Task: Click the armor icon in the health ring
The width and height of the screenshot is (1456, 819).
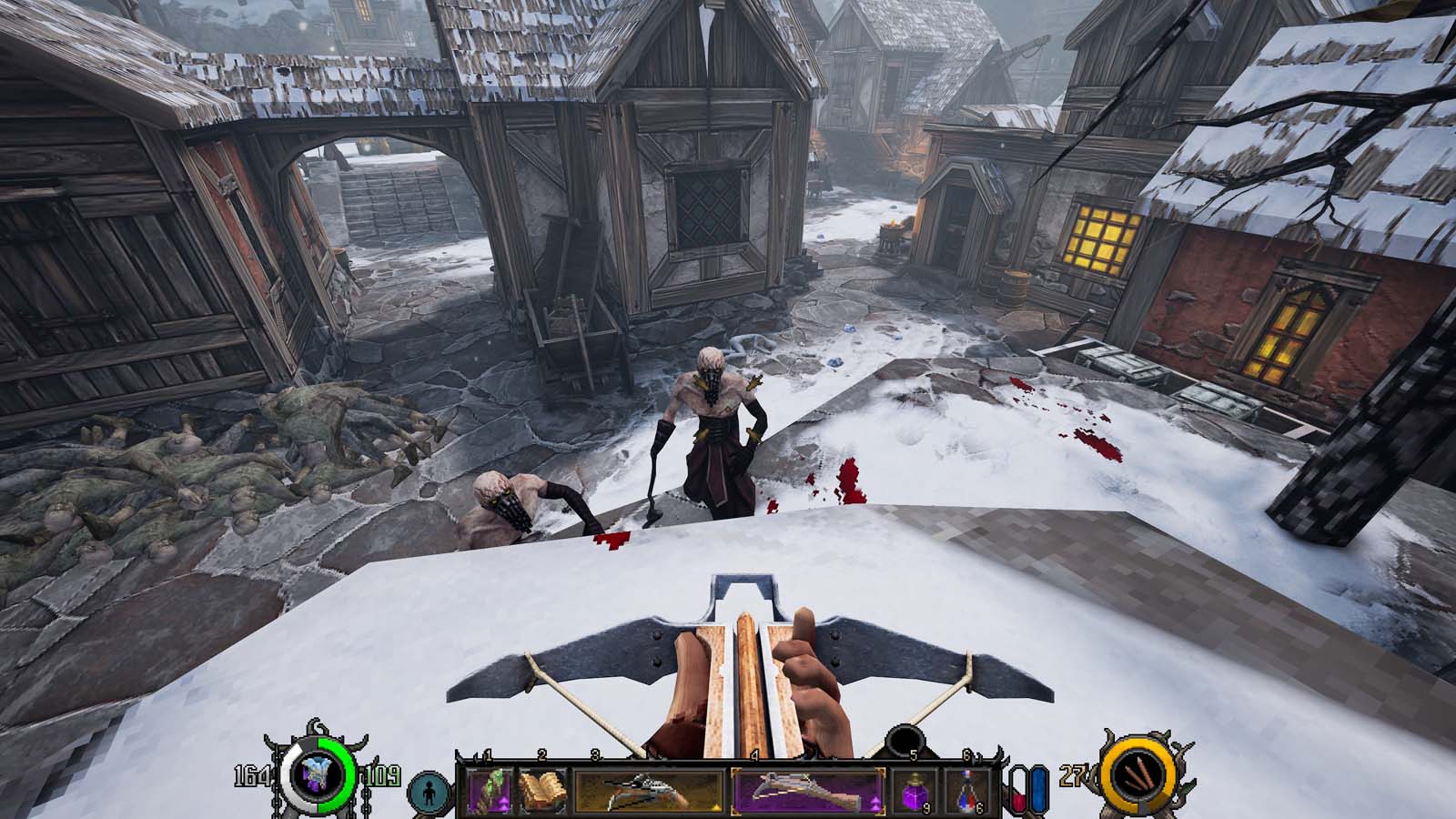Action: (316, 775)
